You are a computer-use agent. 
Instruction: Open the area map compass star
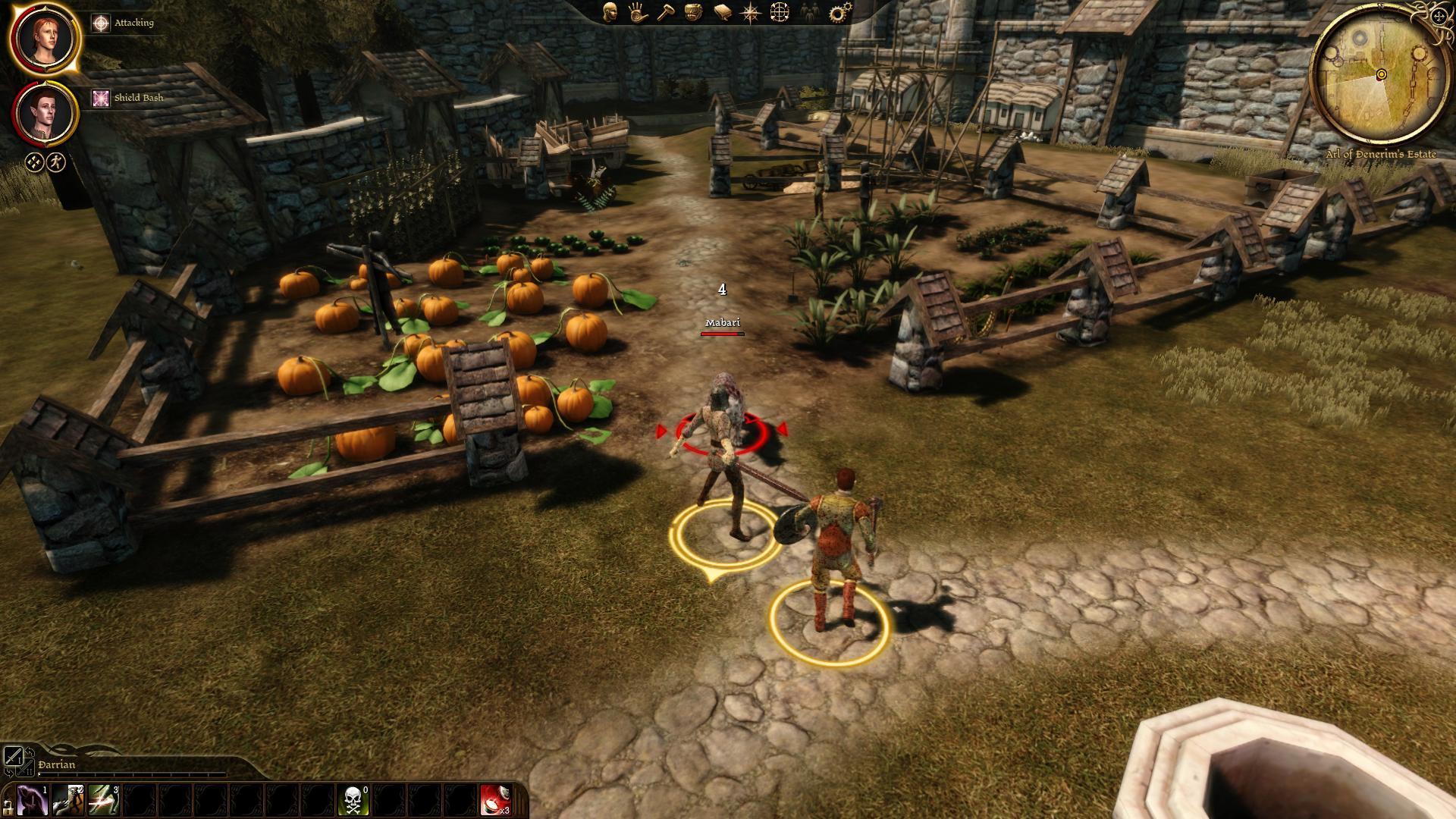pyautogui.click(x=750, y=12)
